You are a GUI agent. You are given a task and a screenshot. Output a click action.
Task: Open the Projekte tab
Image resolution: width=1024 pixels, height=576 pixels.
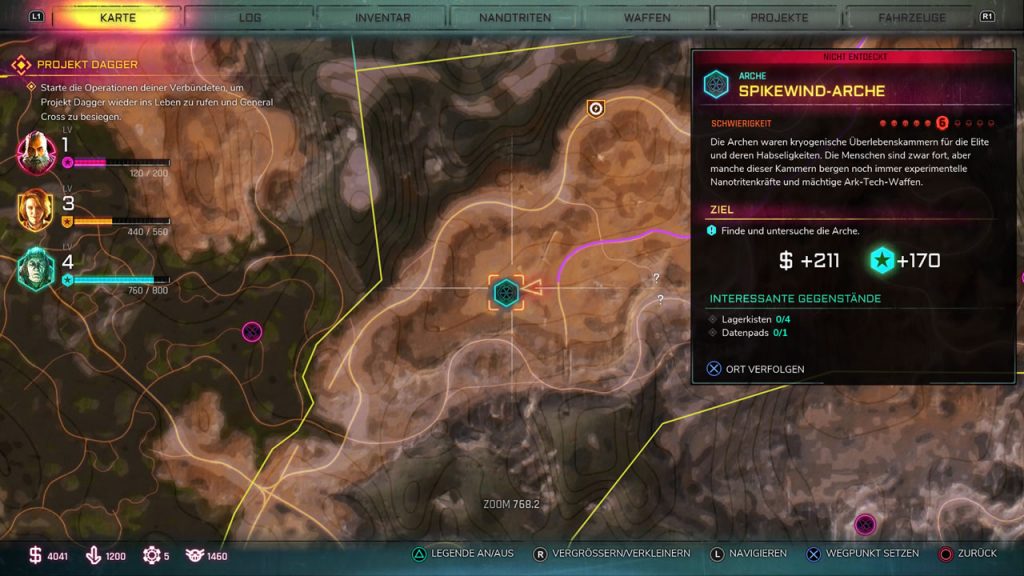[779, 17]
